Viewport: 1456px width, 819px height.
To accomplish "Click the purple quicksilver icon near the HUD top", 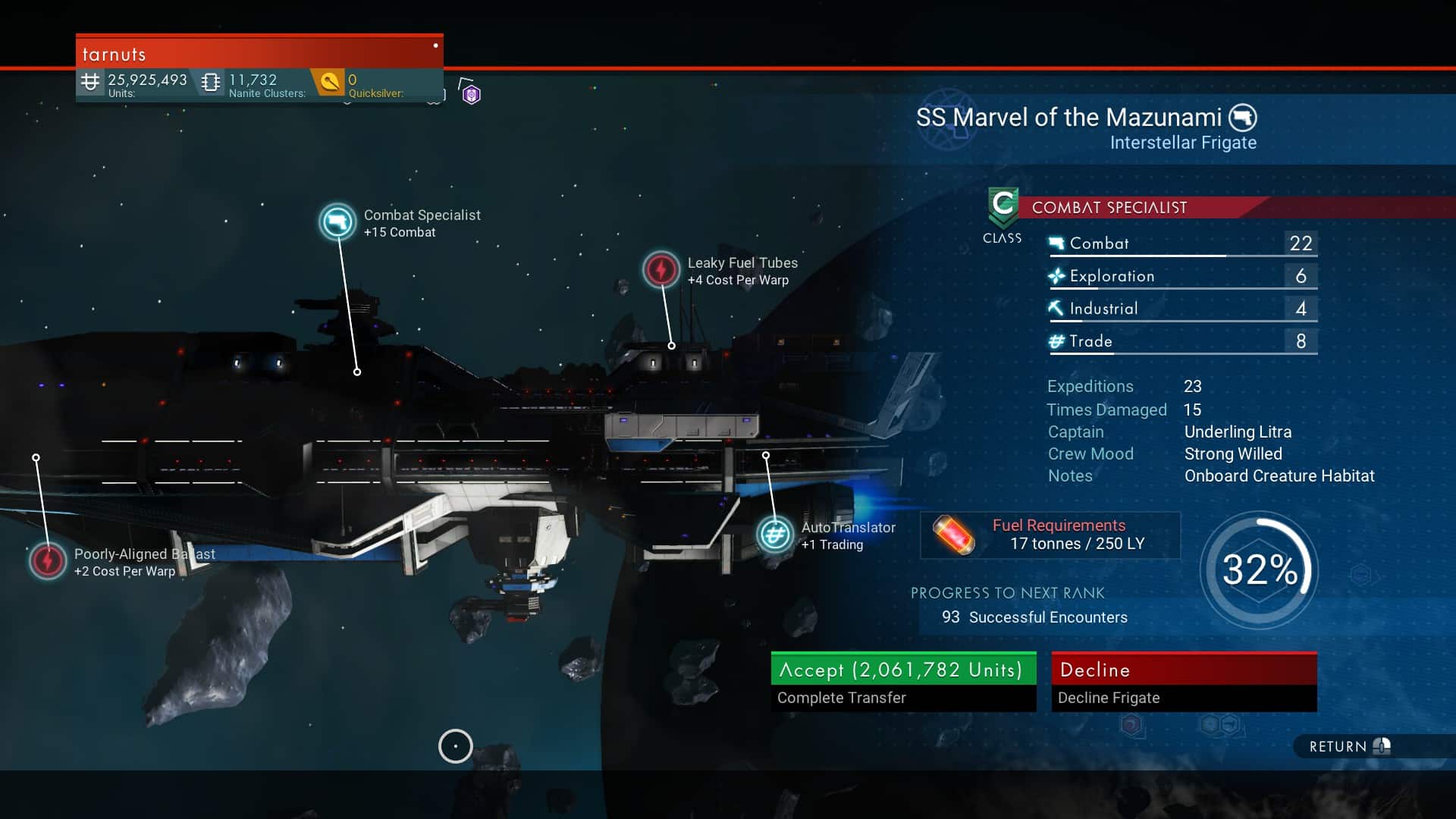I will pyautogui.click(x=471, y=93).
